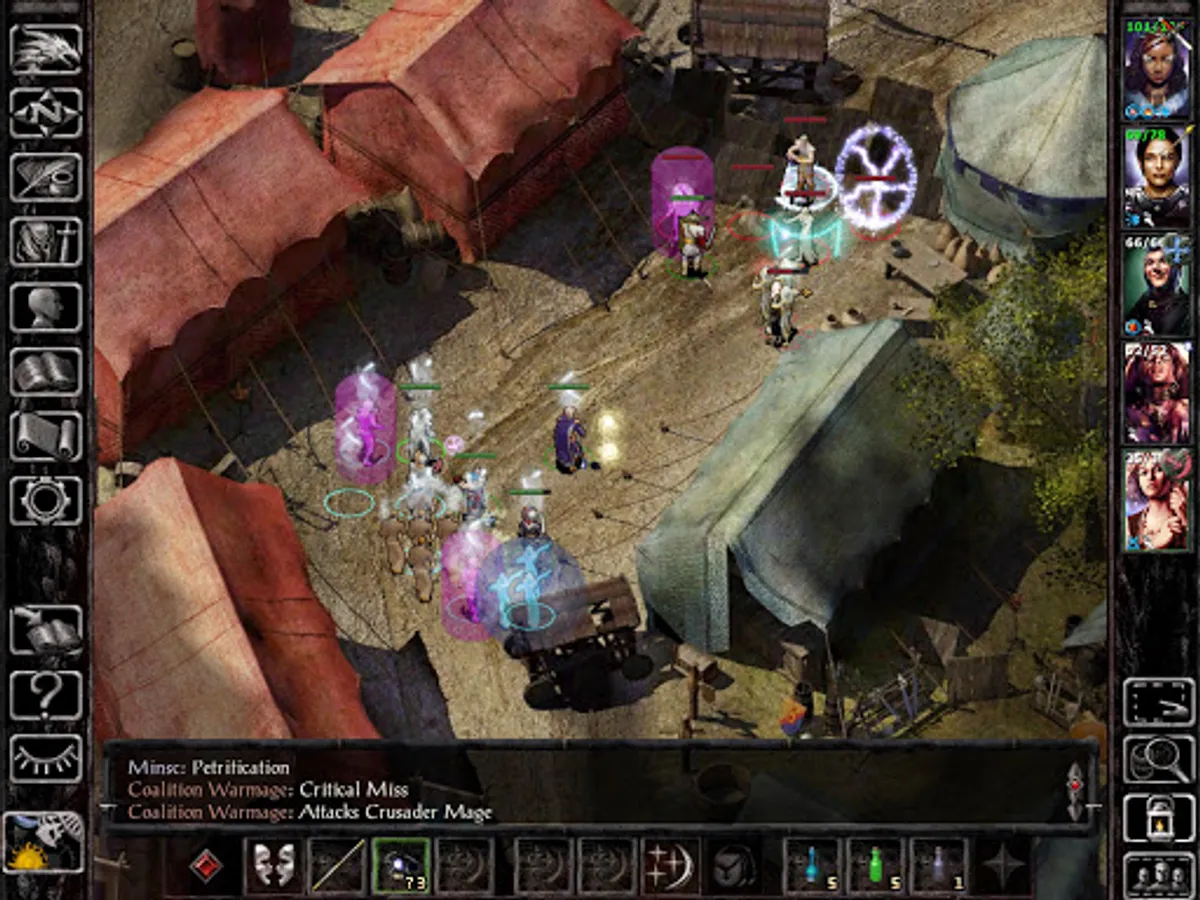The width and height of the screenshot is (1200, 900).
Task: Show the character record head icon
Action: point(46,307)
